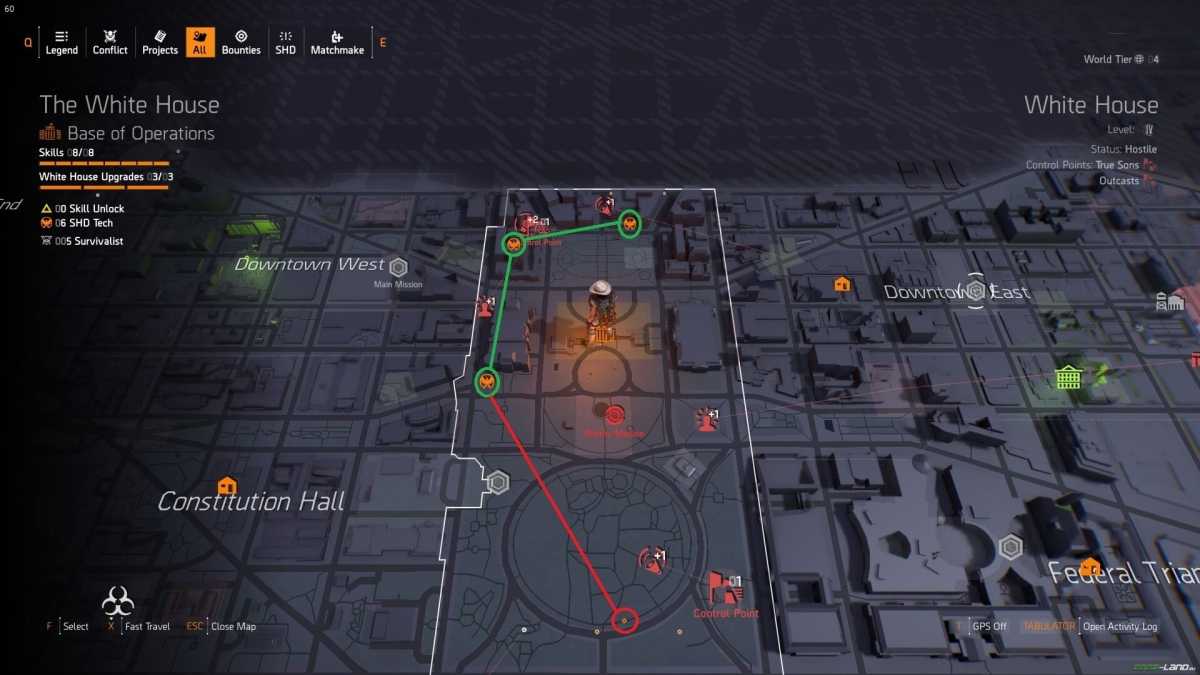Viewport: 1200px width, 675px height.
Task: Select the green building marker on the east side
Action: click(x=1069, y=378)
